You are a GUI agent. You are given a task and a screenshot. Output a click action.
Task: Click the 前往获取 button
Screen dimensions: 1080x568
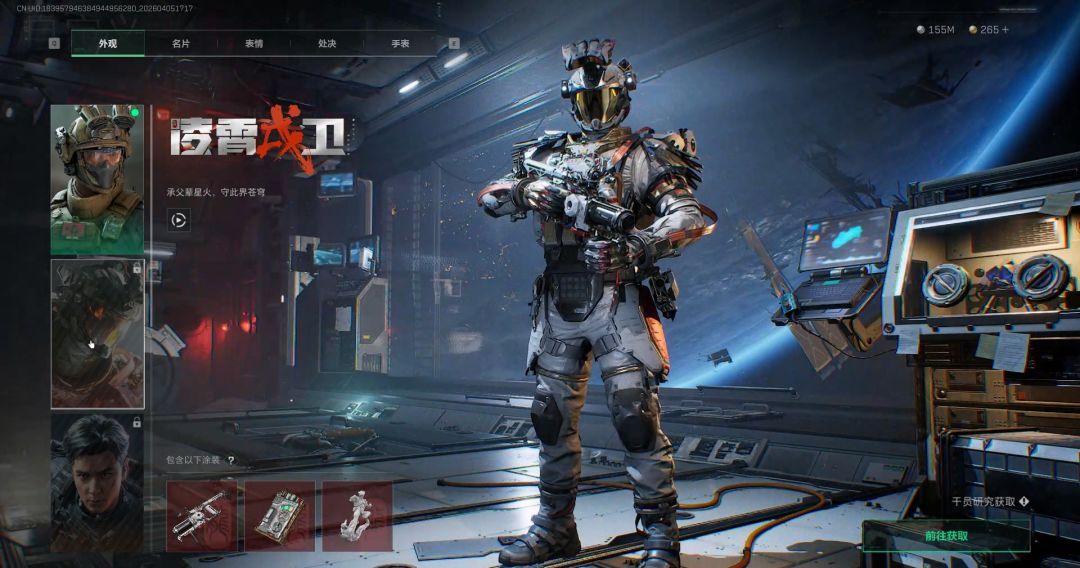click(945, 536)
